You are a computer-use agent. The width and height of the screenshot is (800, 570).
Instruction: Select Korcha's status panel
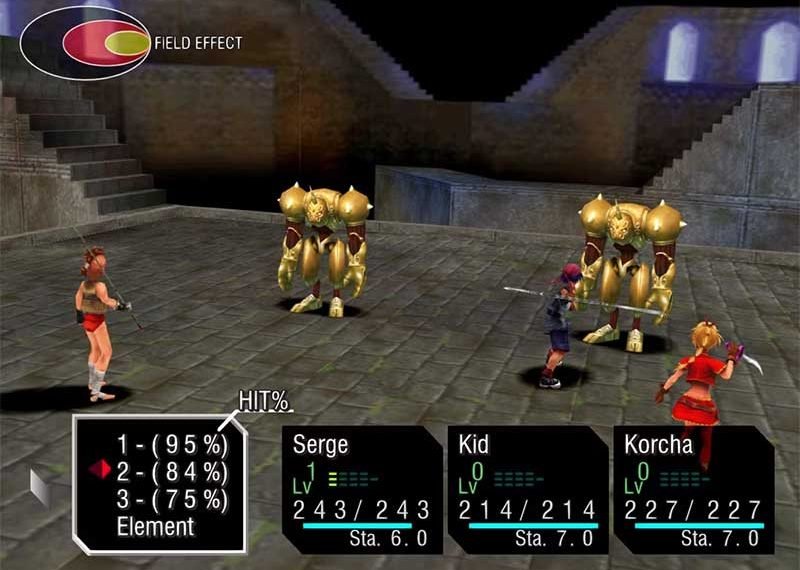click(693, 490)
